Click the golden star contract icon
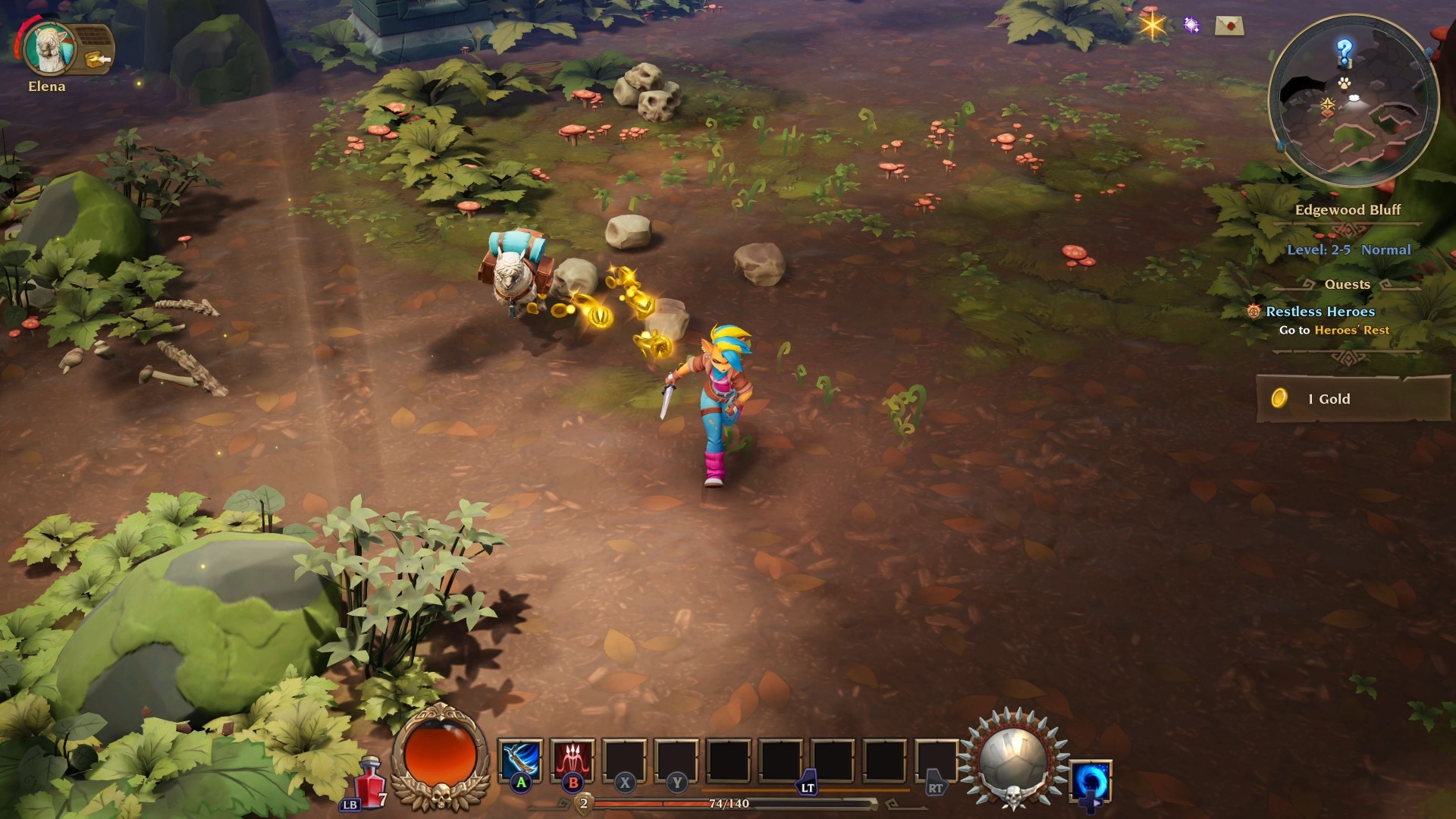The width and height of the screenshot is (1456, 819). pos(1151,25)
